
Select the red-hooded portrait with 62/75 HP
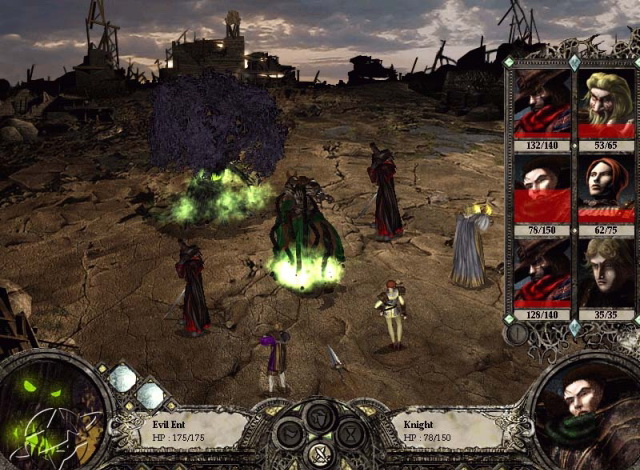coord(606,188)
